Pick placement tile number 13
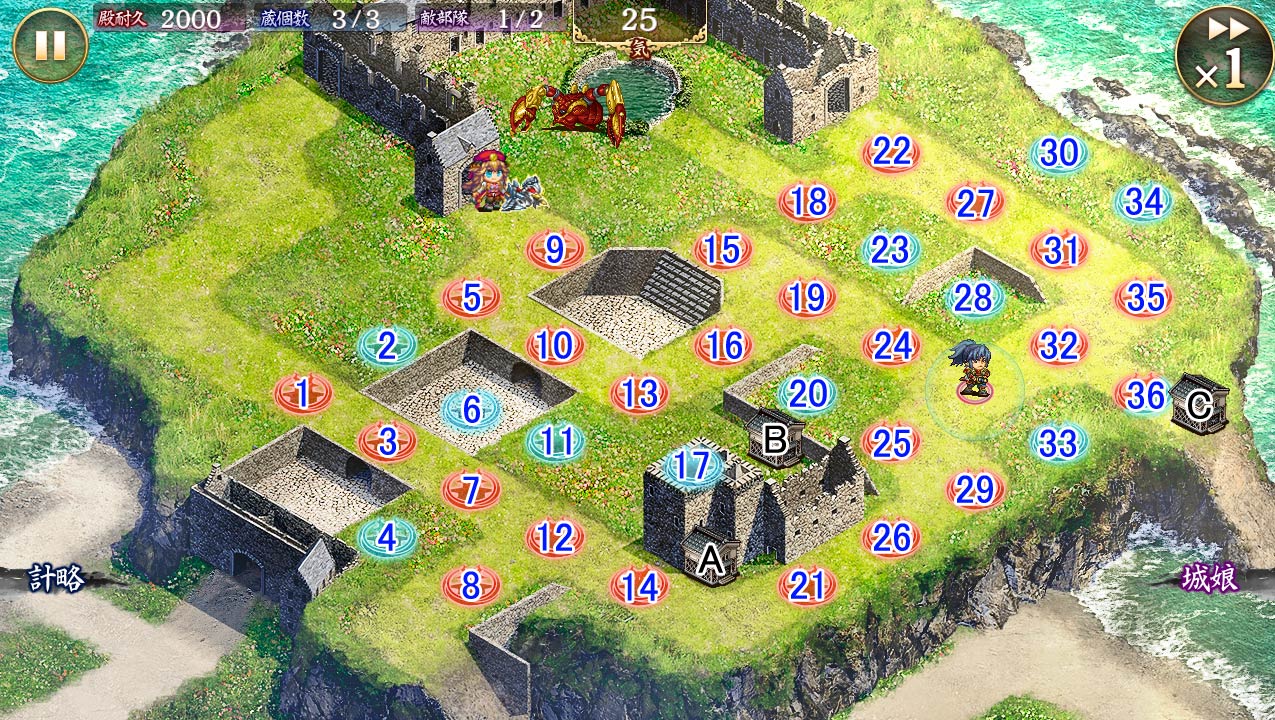The height and width of the screenshot is (720, 1275). tap(639, 394)
